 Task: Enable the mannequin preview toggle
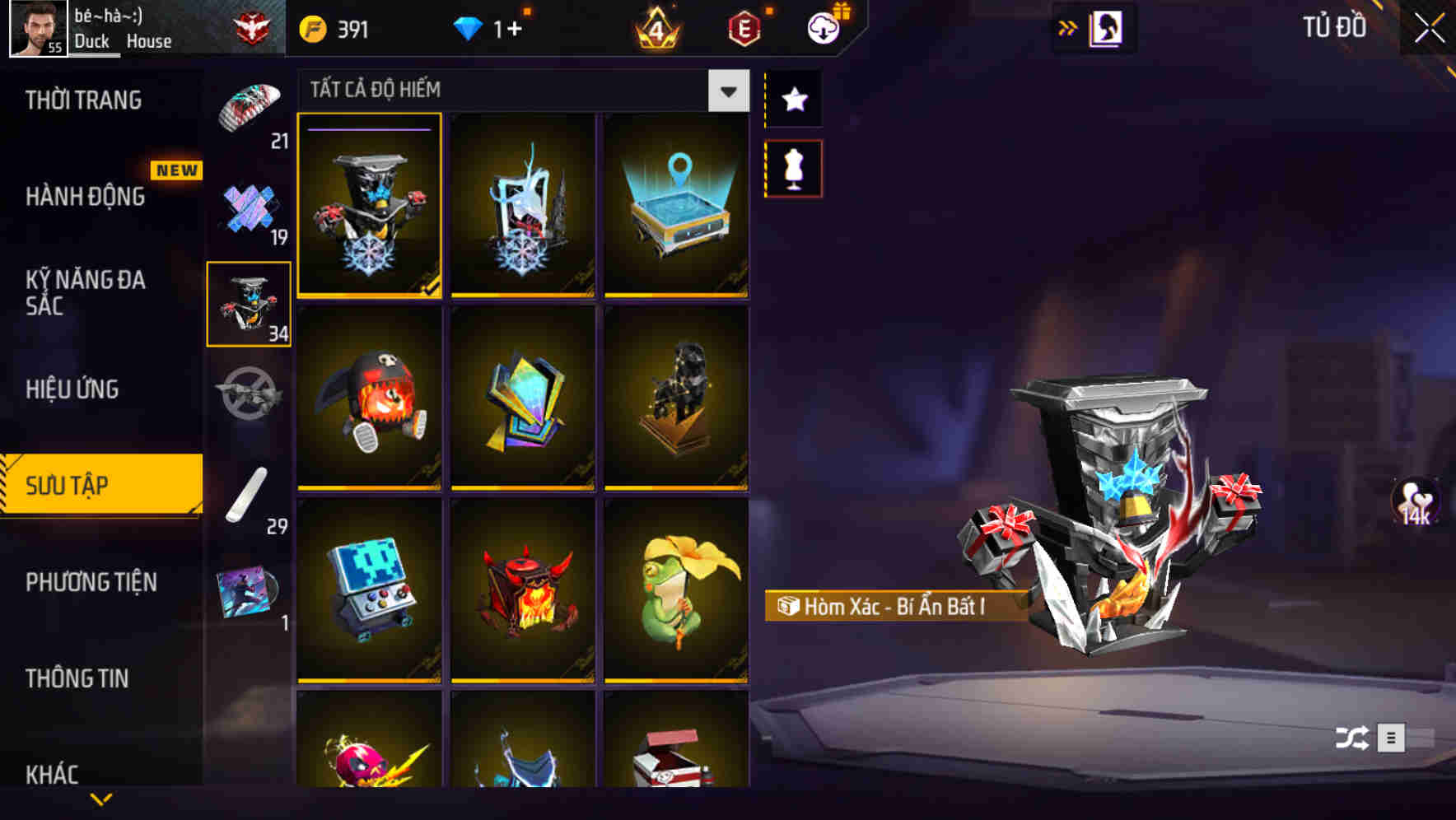tap(793, 167)
